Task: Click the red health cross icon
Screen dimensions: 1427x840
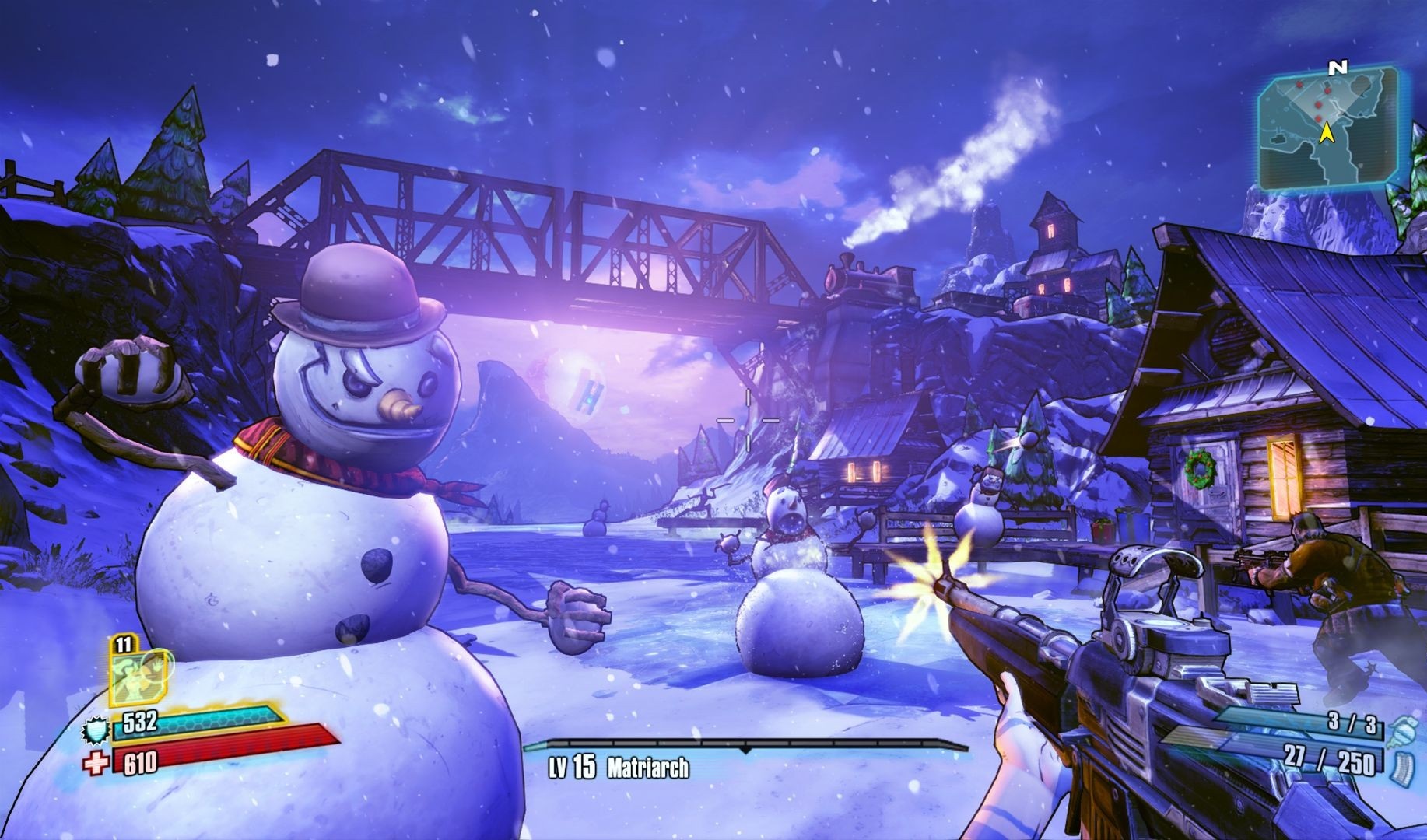Action: pos(96,765)
